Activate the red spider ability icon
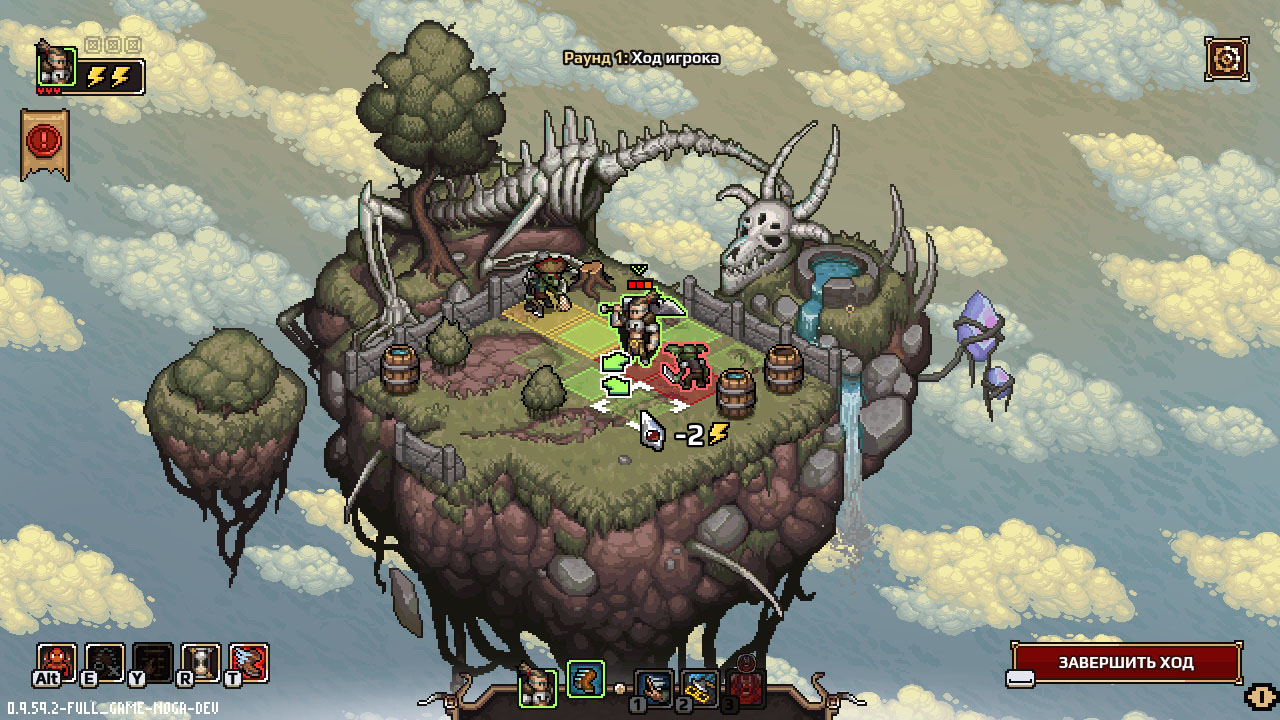 (56, 661)
